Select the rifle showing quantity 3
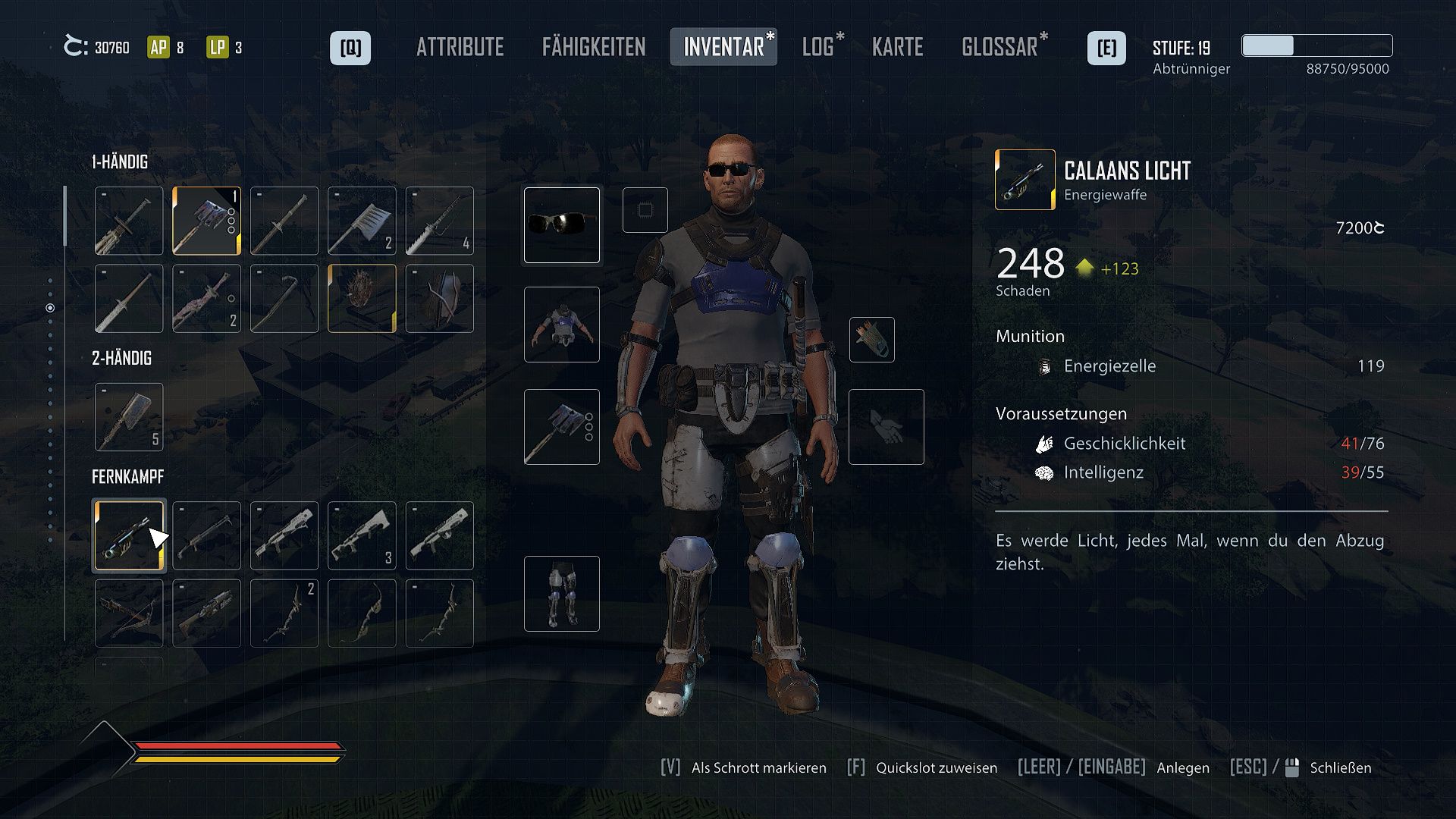This screenshot has height=819, width=1456. (362, 535)
